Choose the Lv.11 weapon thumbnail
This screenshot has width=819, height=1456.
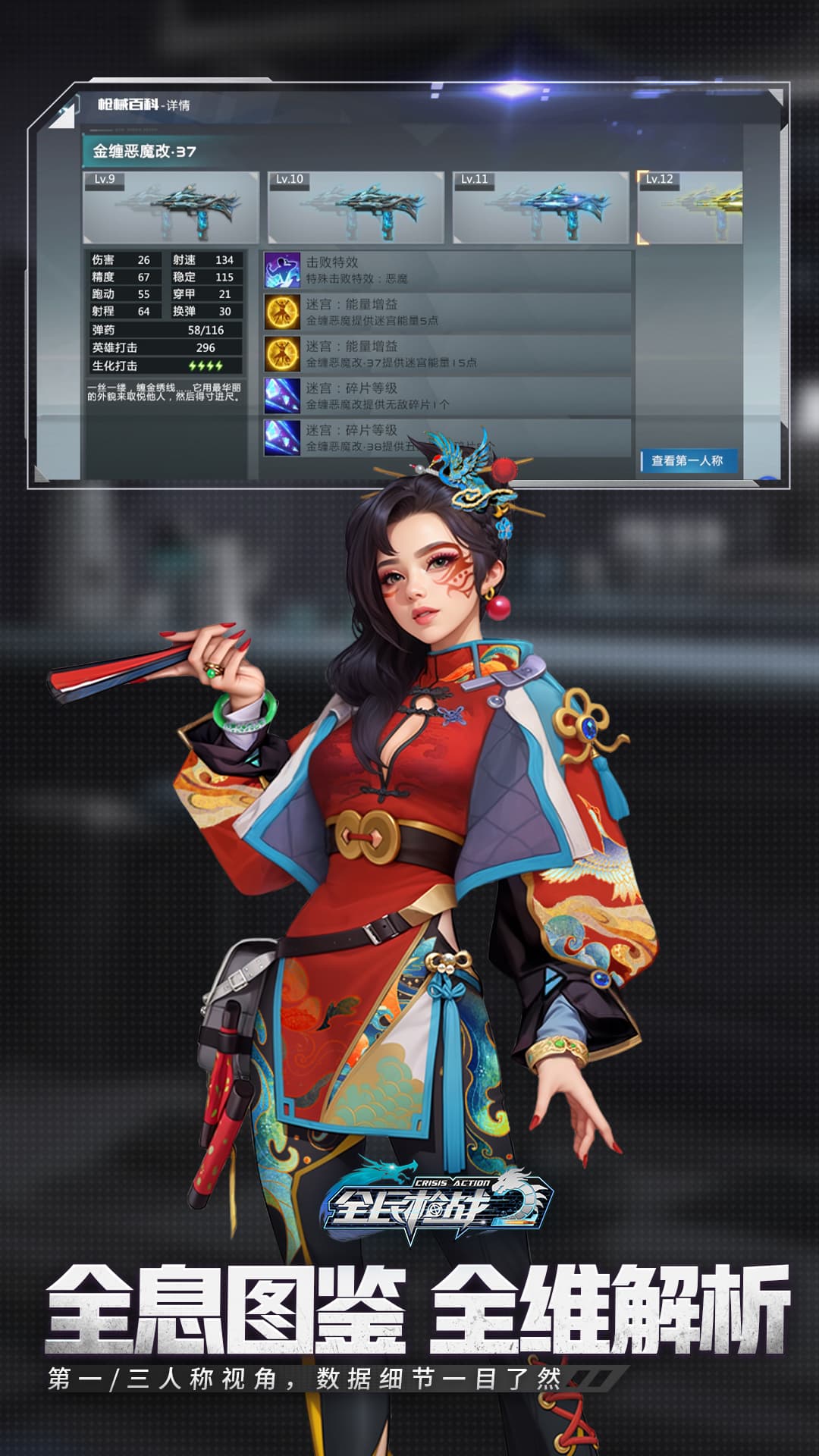tap(540, 208)
